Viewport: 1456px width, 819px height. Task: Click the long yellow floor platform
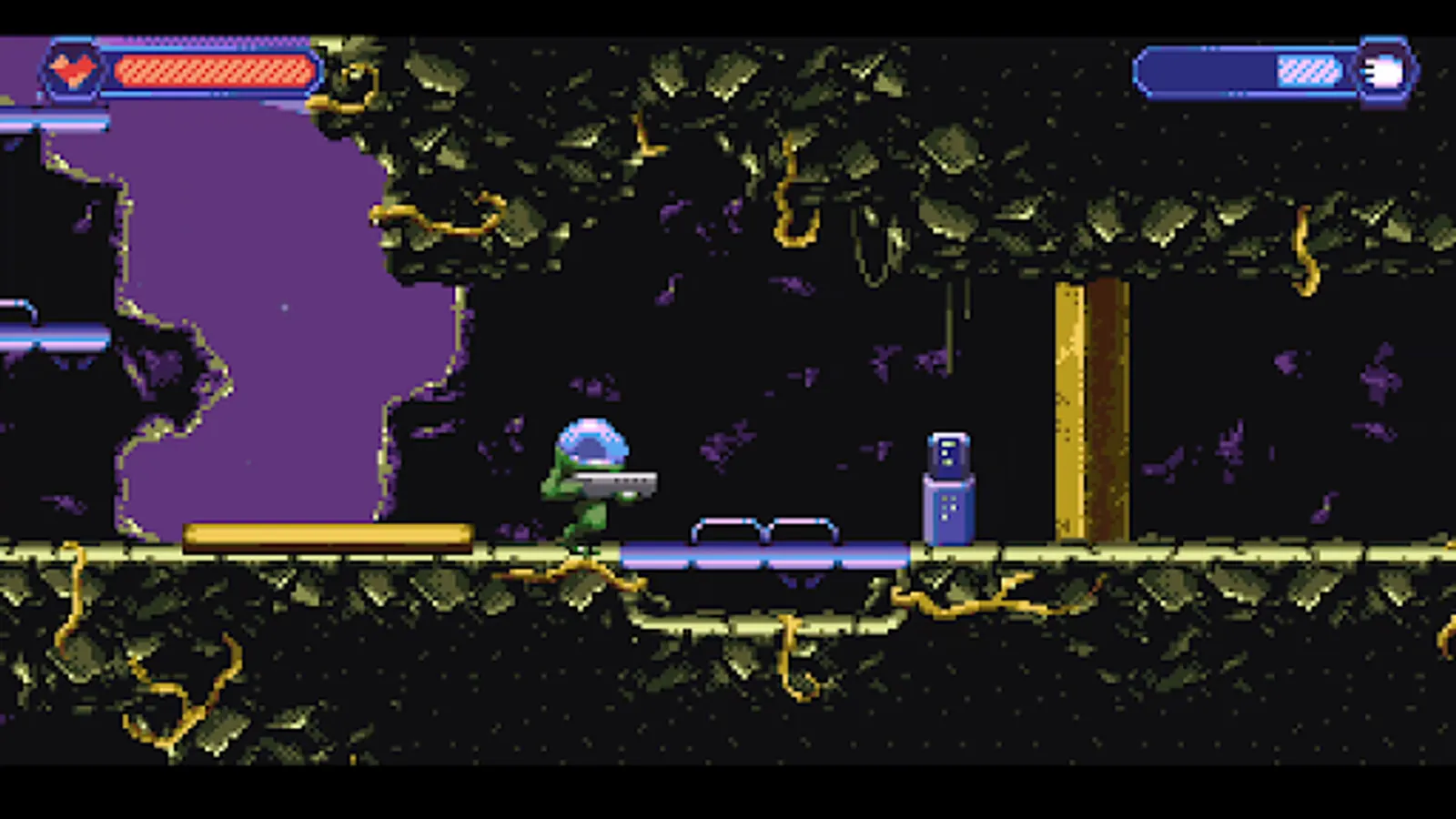tap(328, 532)
